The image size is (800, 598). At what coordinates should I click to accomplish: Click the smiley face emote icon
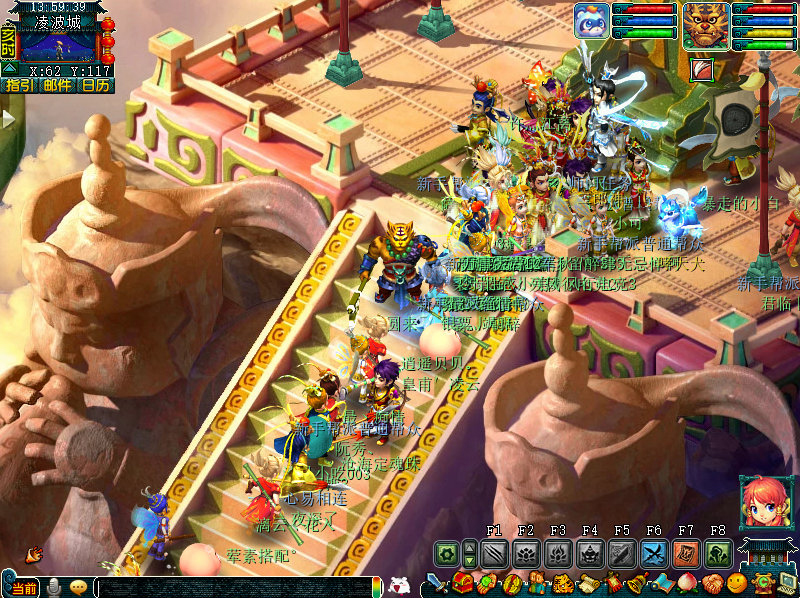click(738, 583)
